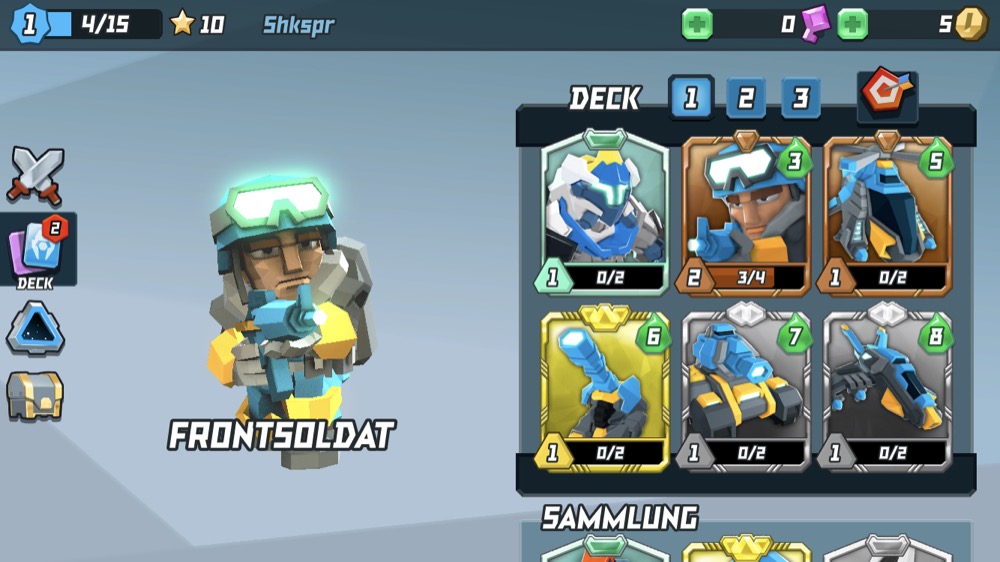Pick the yellow cannon turret card
Viewport: 1000px width, 562px height.
(x=605, y=391)
